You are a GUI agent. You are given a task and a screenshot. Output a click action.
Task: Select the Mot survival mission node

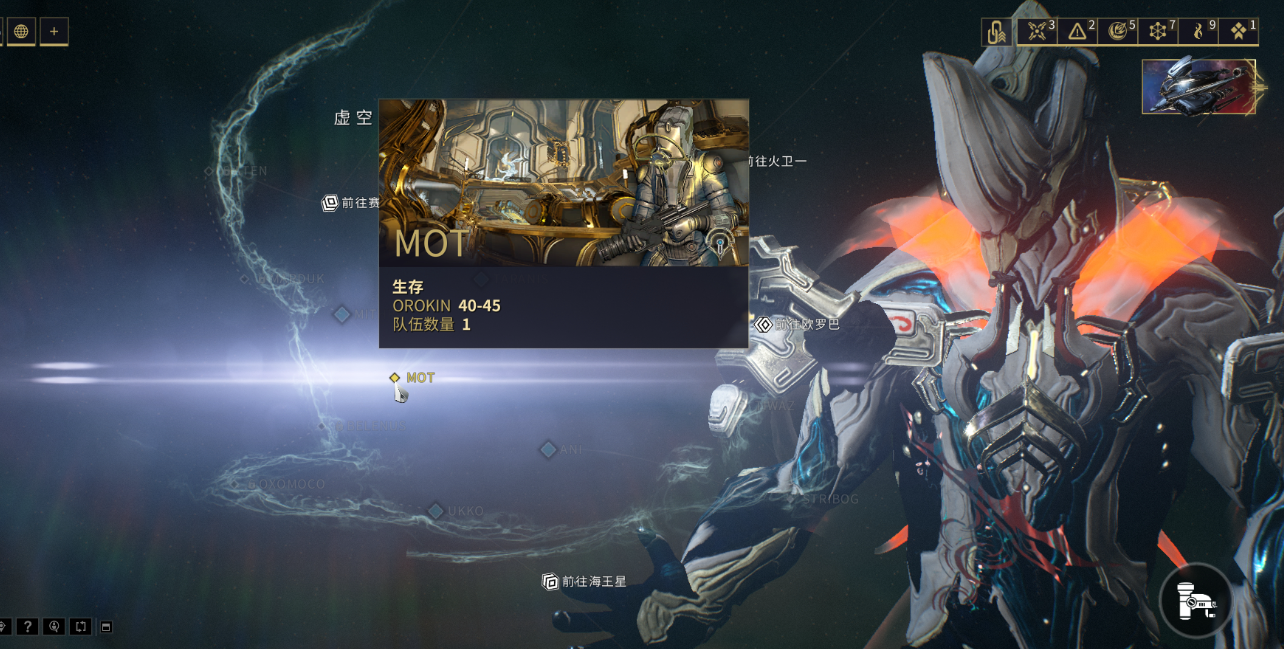pyautogui.click(x=395, y=378)
